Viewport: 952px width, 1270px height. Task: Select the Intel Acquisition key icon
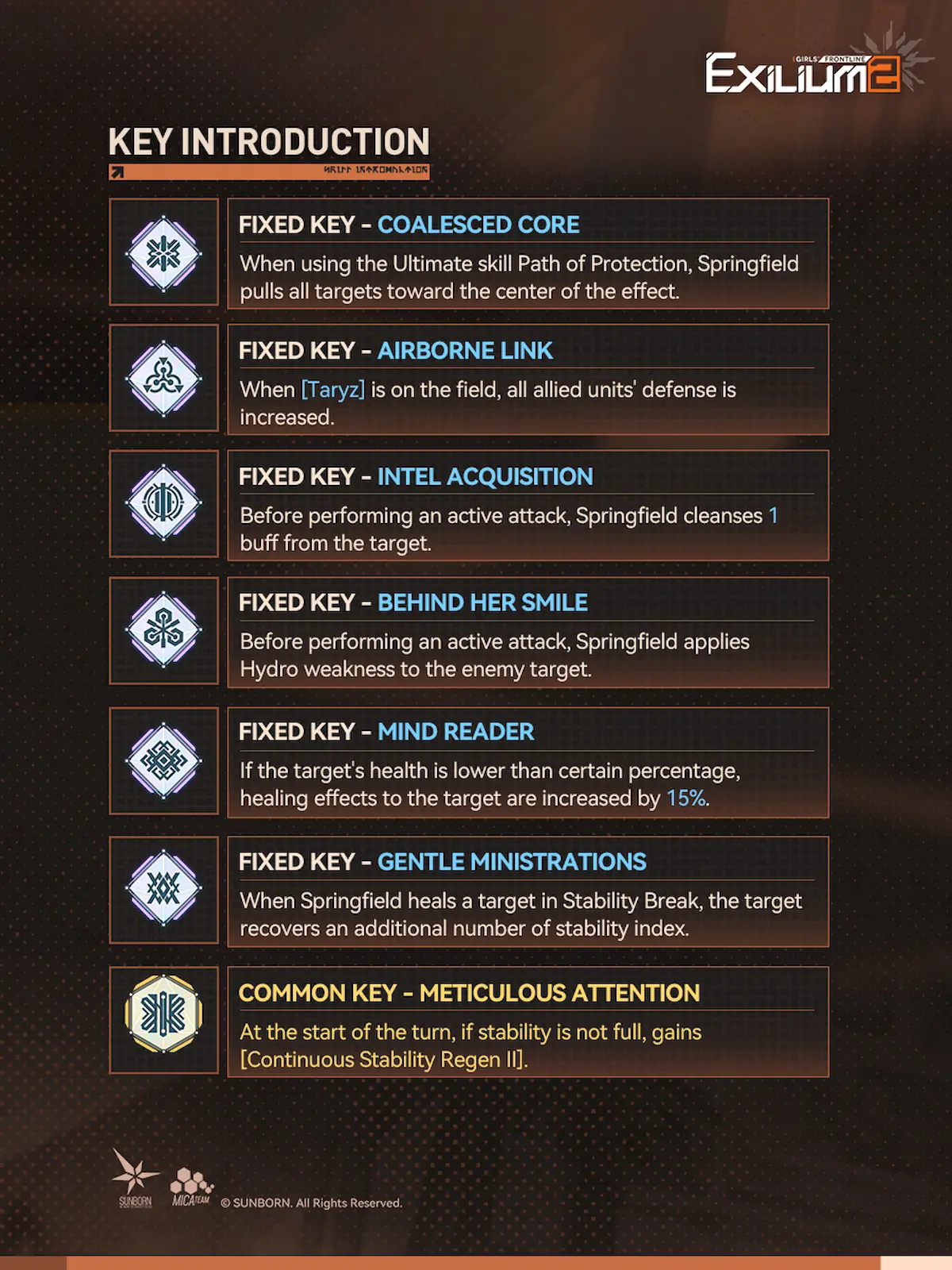(x=163, y=503)
